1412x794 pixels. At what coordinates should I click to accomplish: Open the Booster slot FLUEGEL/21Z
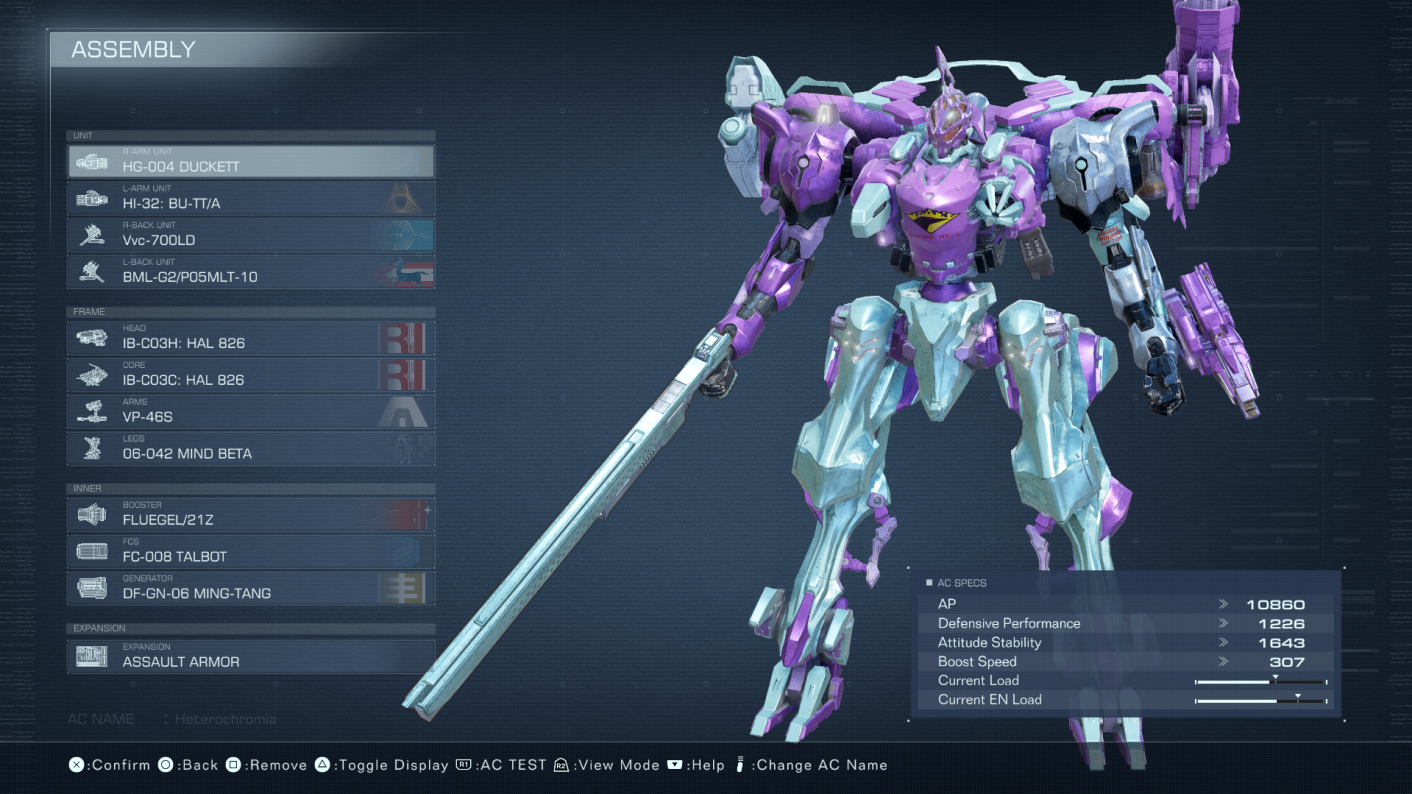point(250,515)
